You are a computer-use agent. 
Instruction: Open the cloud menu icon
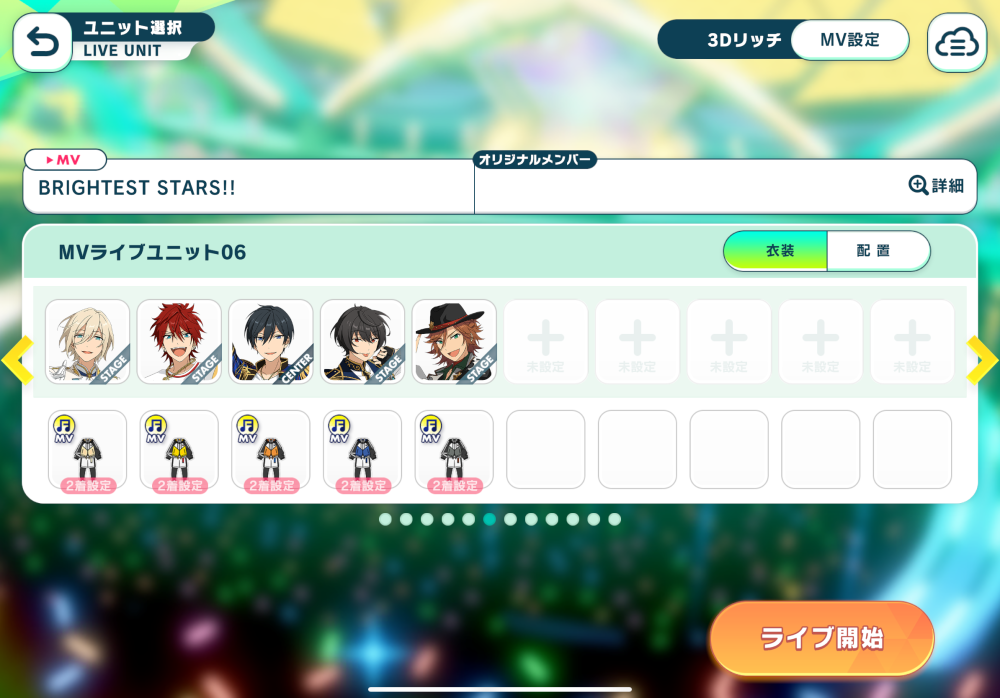coord(957,43)
